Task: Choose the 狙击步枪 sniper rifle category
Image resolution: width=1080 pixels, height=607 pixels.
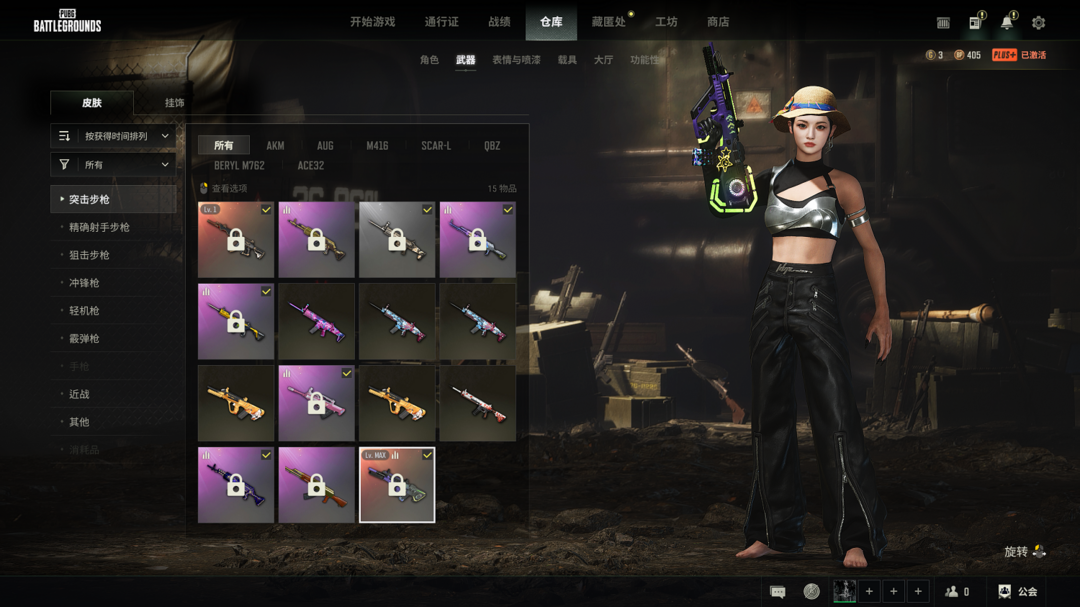Action: tap(89, 255)
